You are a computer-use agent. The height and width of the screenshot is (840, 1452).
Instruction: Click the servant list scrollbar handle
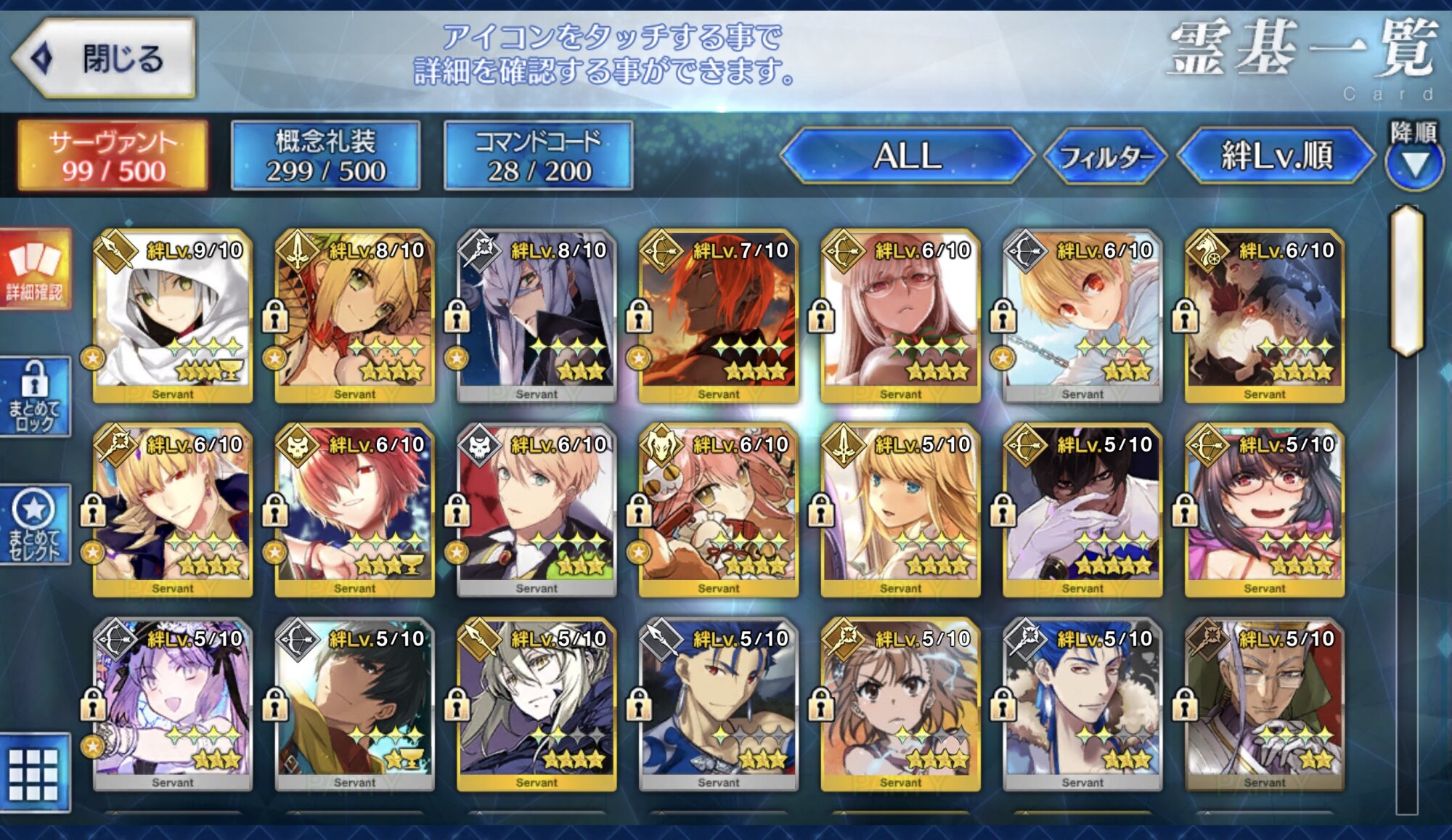1407,281
